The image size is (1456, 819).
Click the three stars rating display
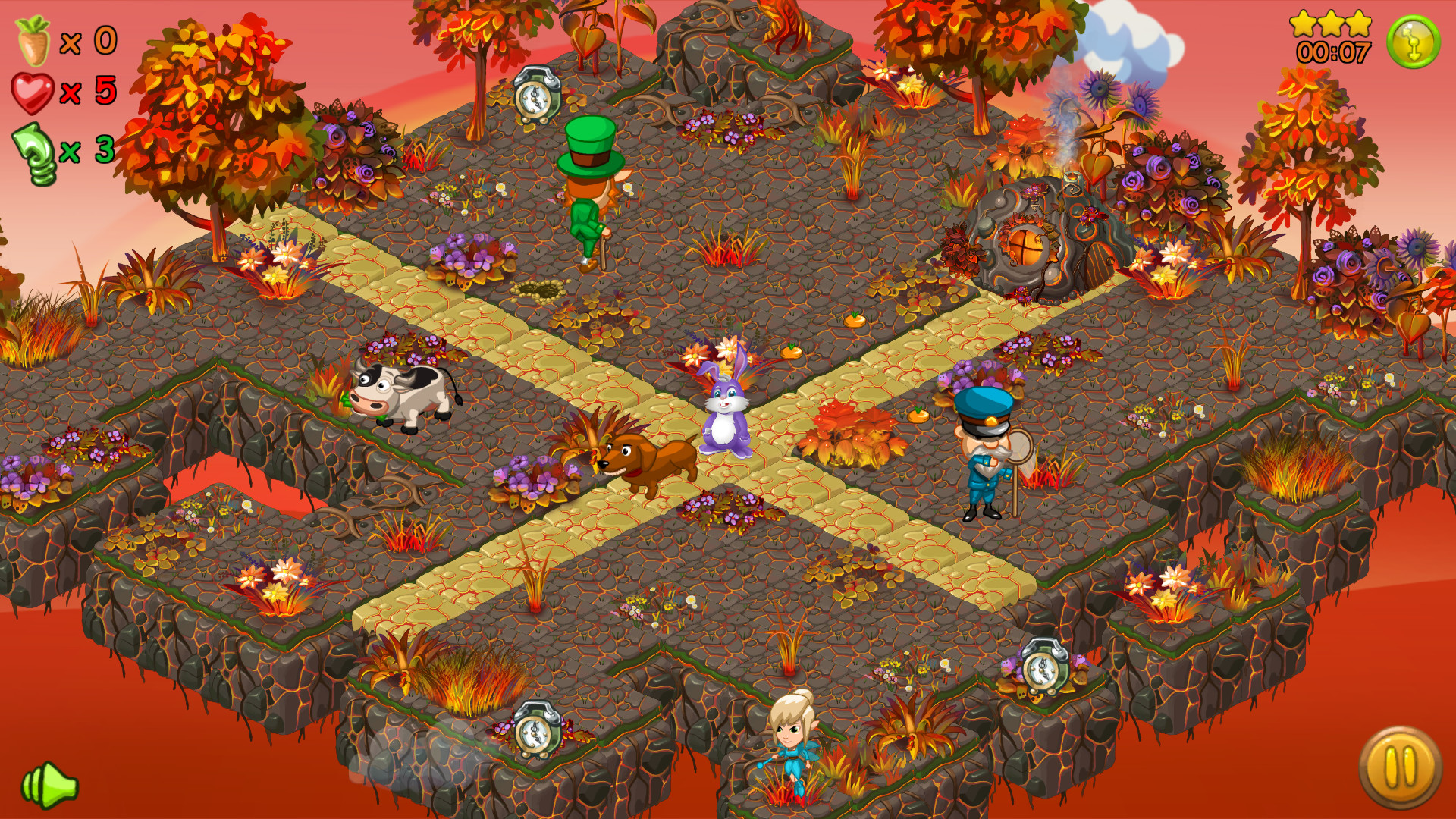point(1330,23)
